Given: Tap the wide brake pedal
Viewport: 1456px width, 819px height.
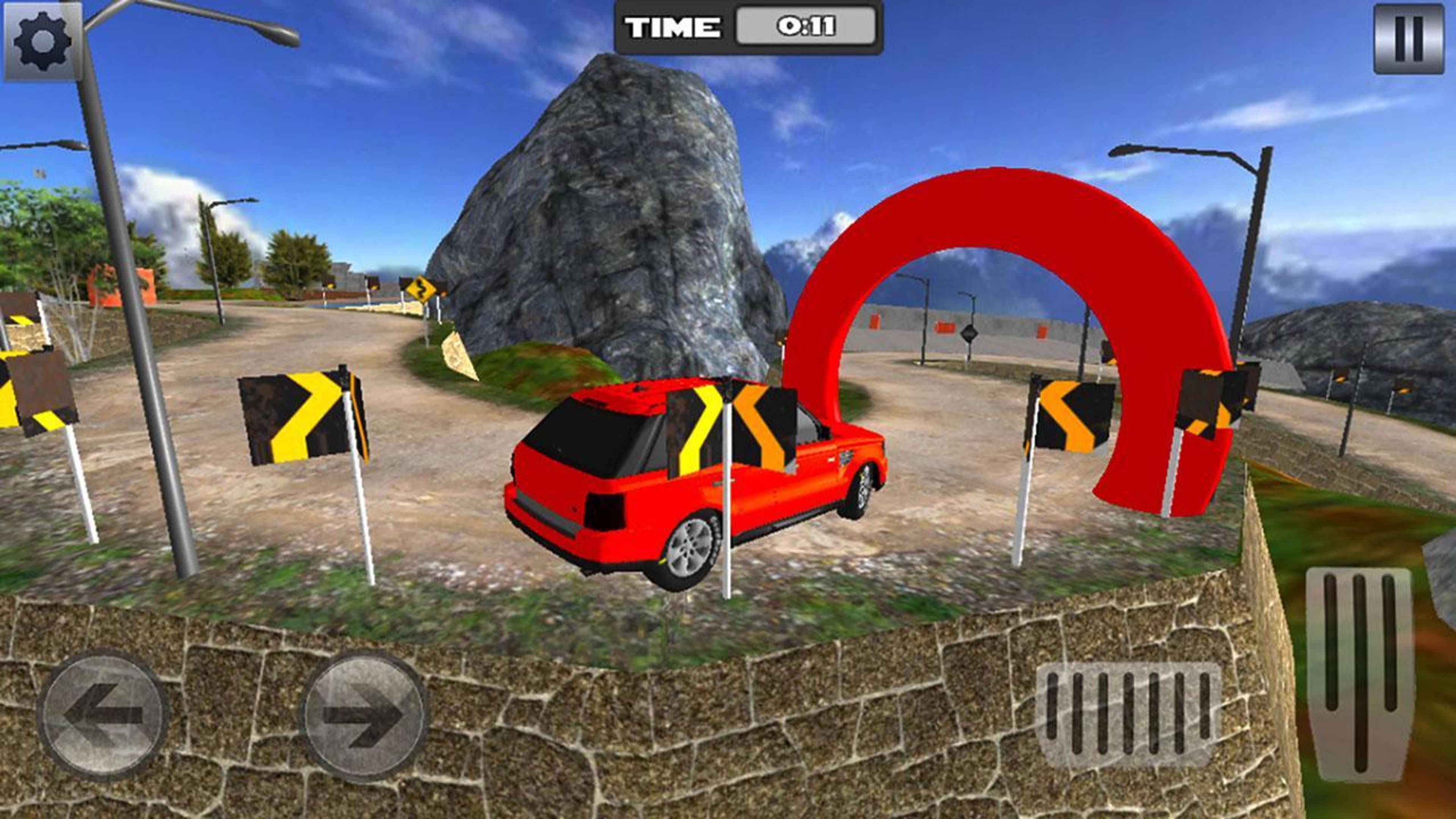Looking at the screenshot, I should [x=1128, y=714].
